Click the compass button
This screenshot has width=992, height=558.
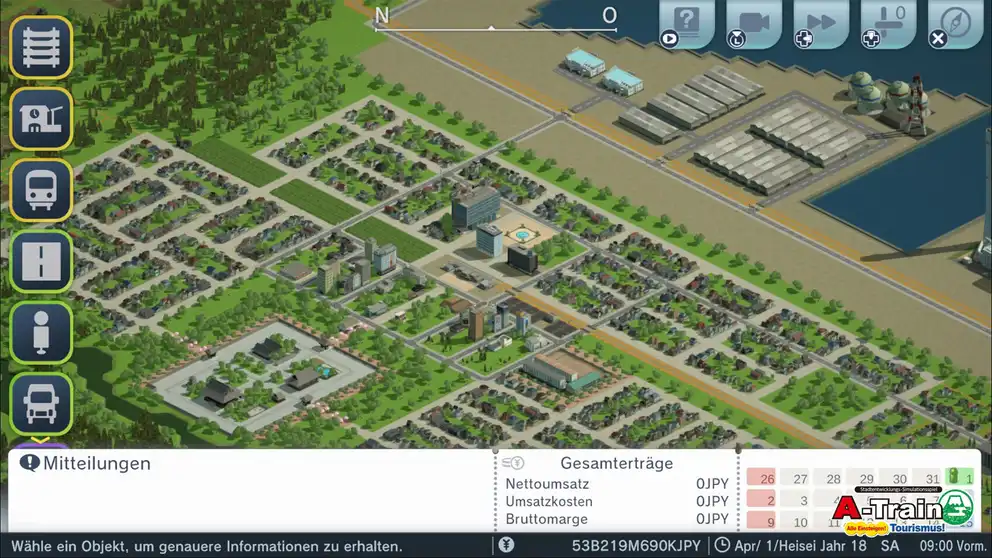pos(955,22)
